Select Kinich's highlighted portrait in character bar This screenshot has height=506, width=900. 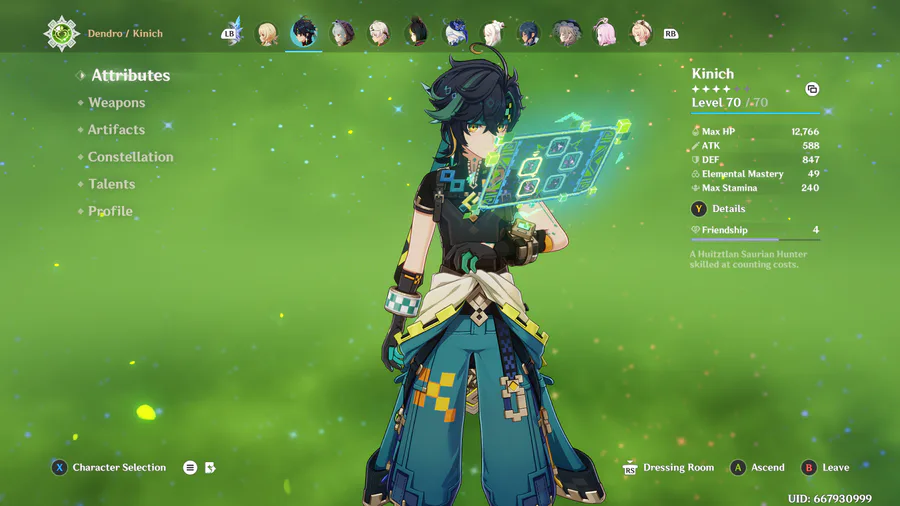pos(304,33)
